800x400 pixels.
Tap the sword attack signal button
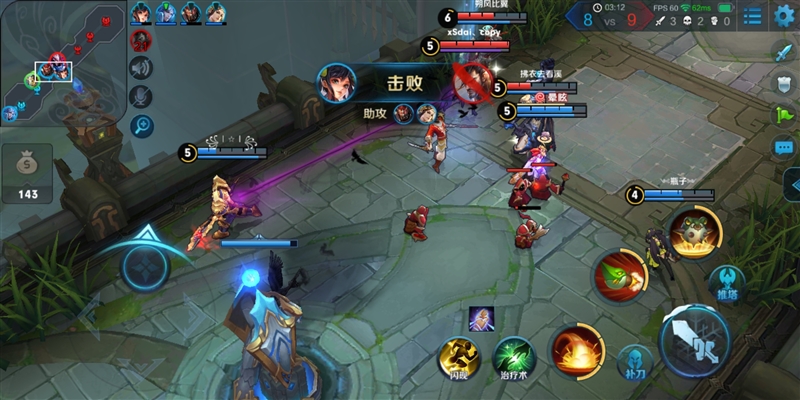(x=784, y=51)
